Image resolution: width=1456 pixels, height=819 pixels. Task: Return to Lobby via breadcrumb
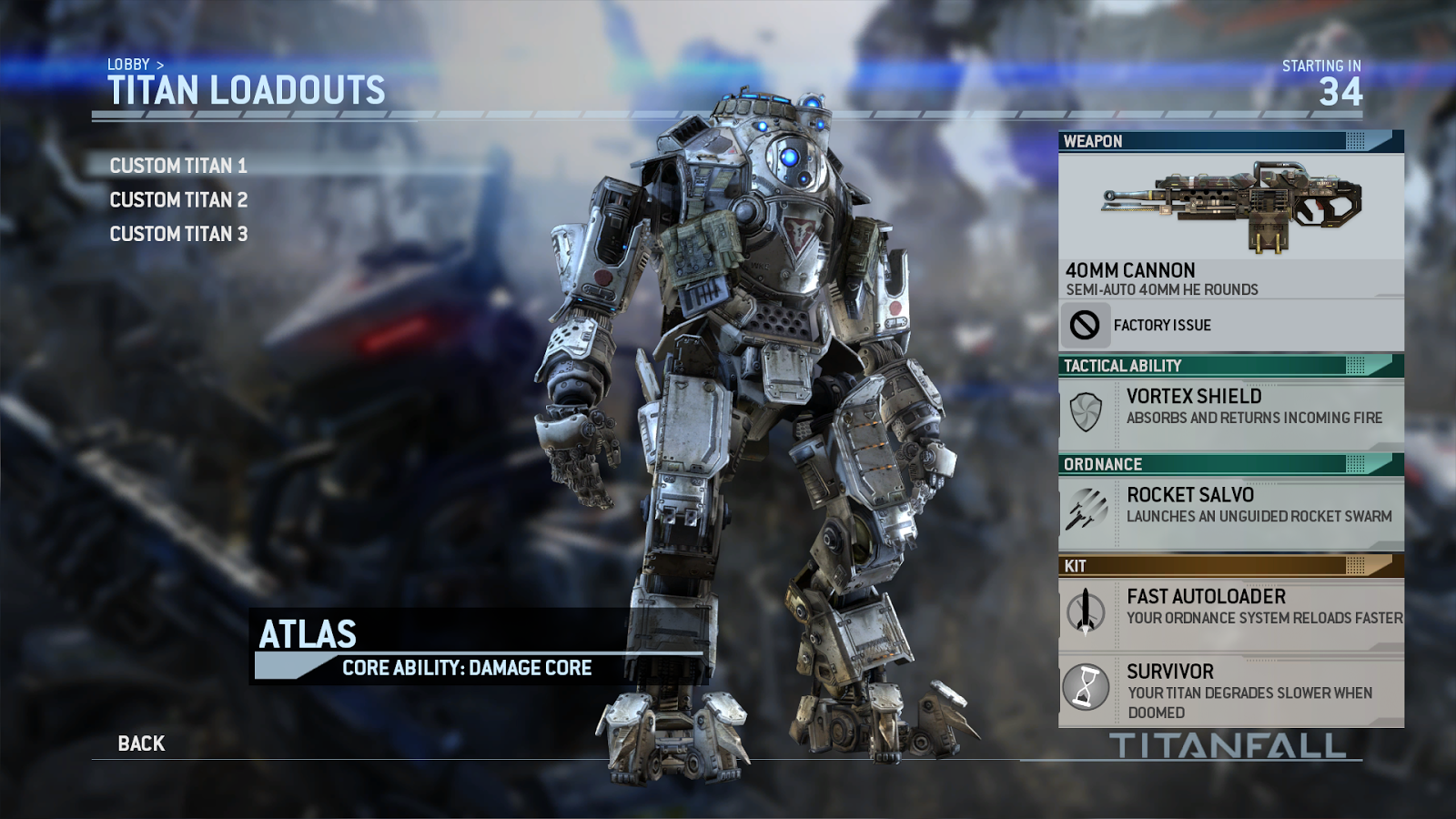128,65
